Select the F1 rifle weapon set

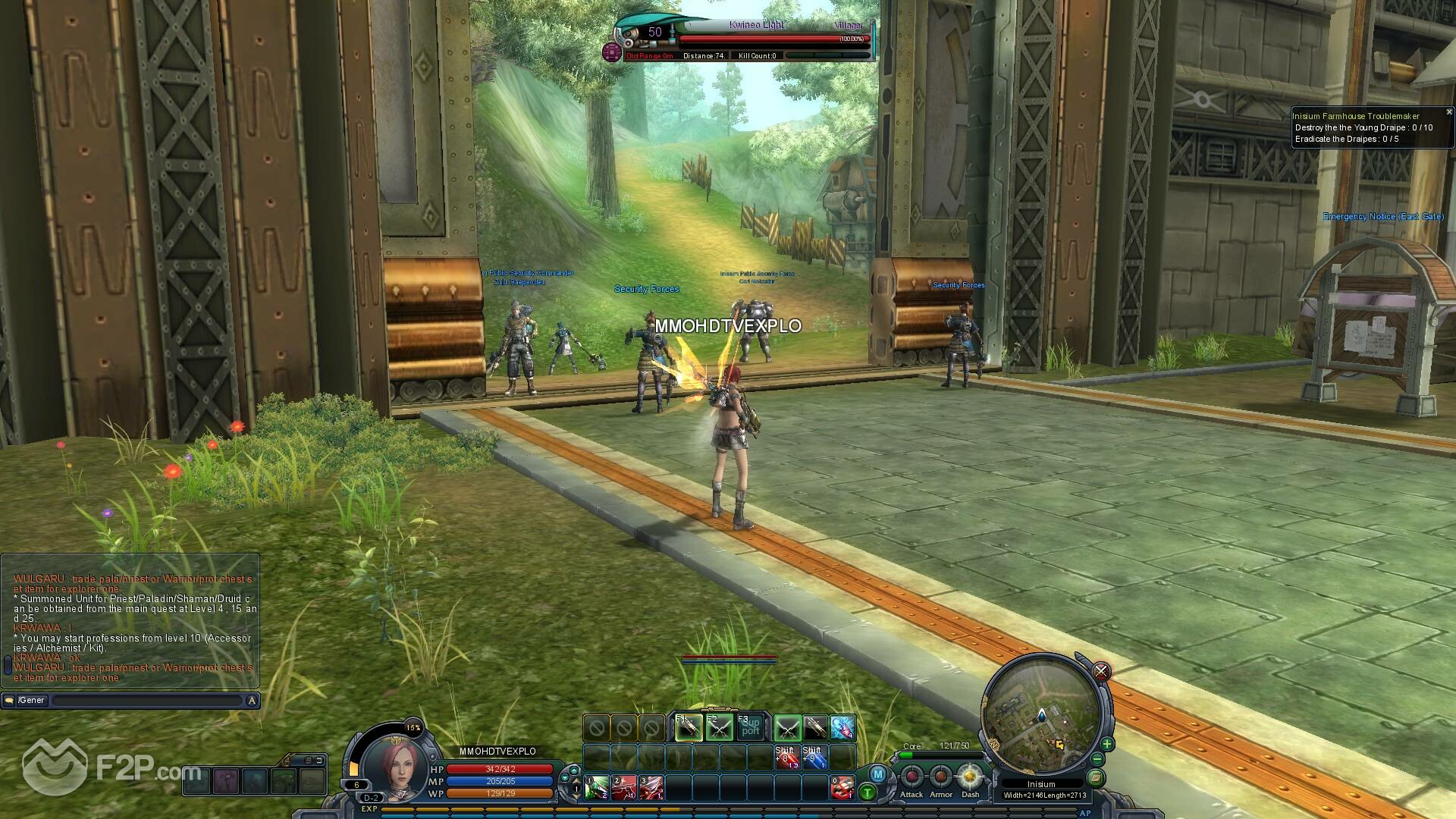coord(688,728)
